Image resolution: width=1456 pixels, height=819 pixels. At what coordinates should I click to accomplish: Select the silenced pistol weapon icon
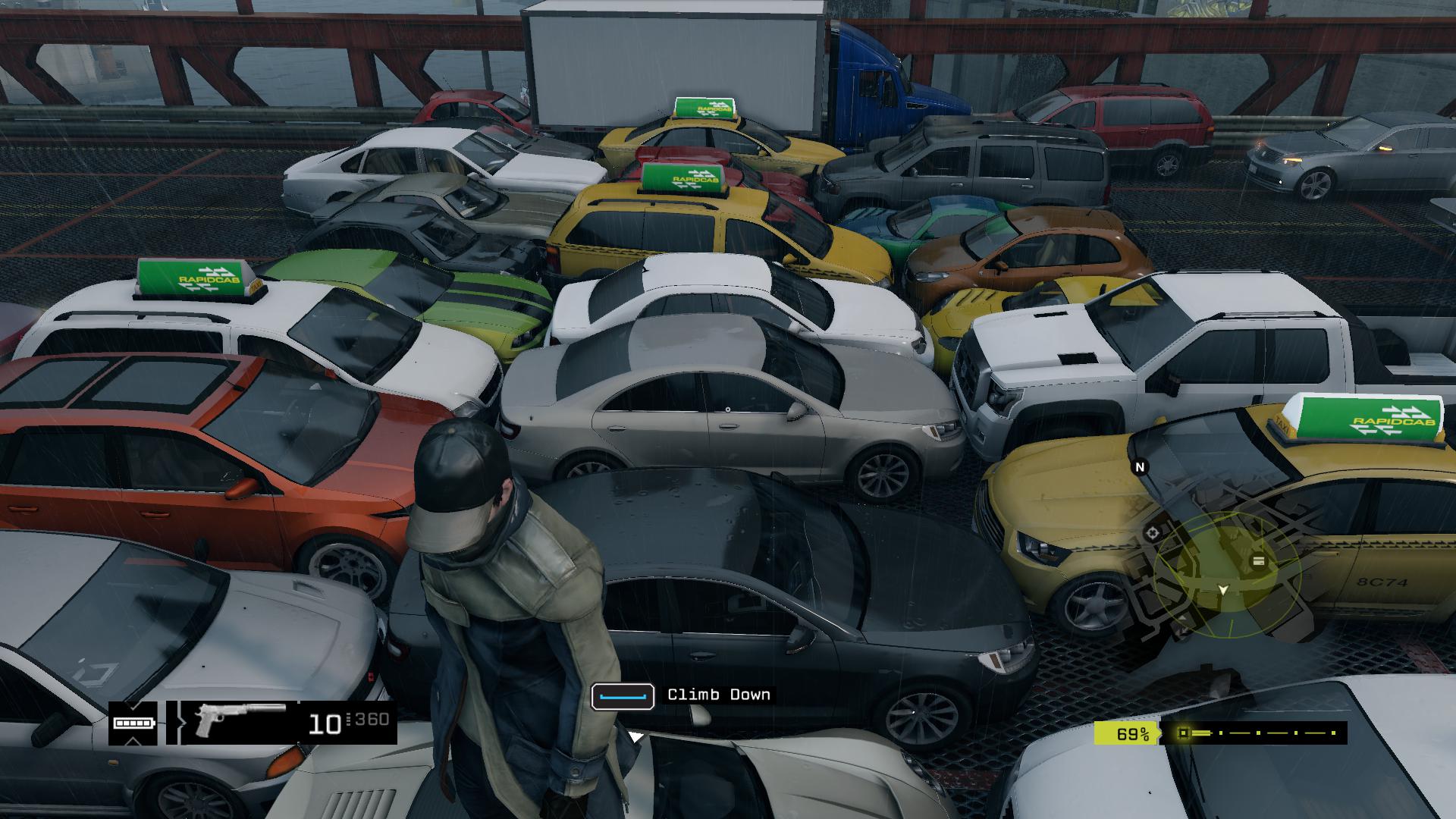pyautogui.click(x=237, y=720)
